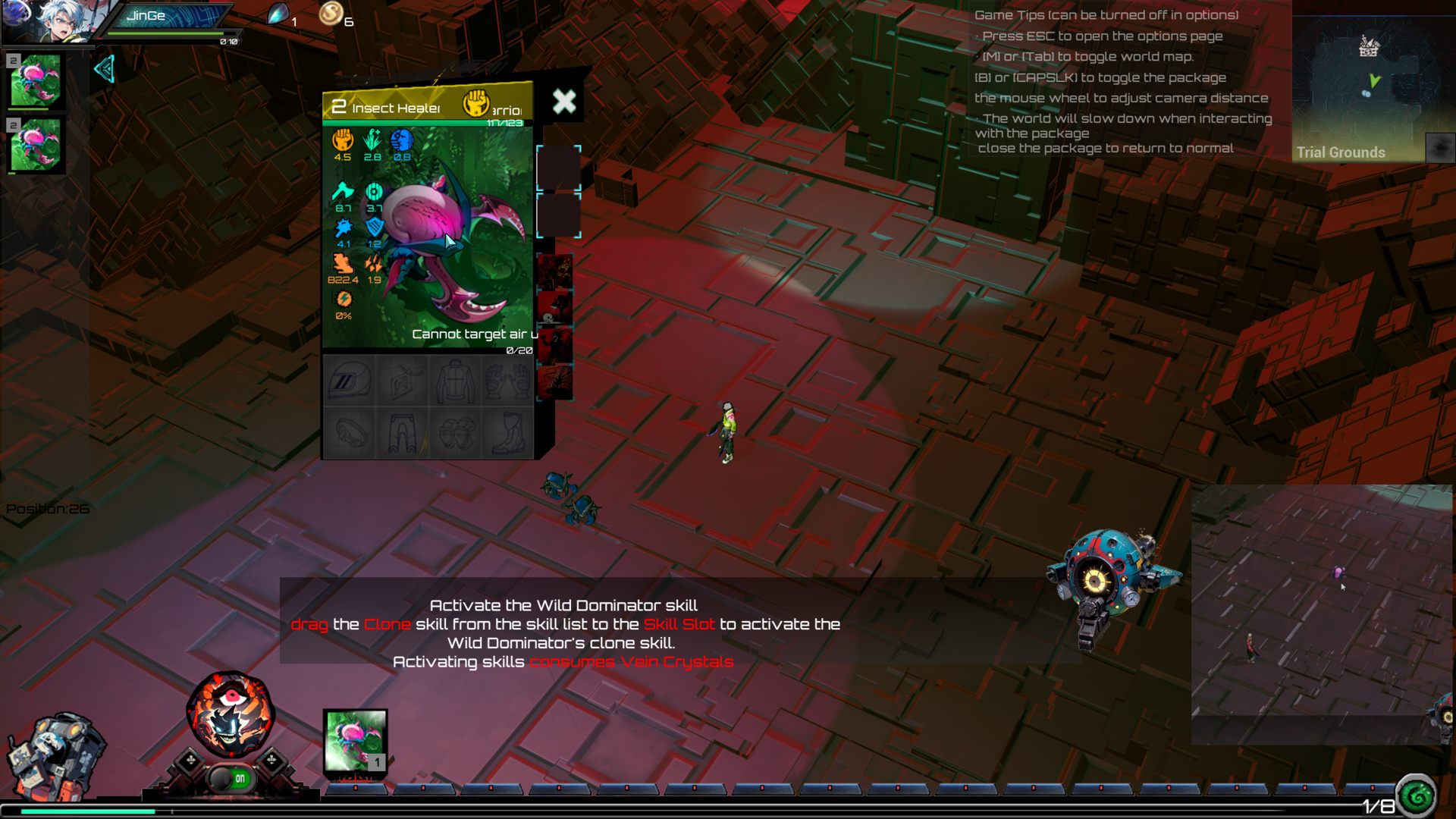Select the knee pads equipment slot
This screenshot has width=1456, height=819.
[455, 433]
